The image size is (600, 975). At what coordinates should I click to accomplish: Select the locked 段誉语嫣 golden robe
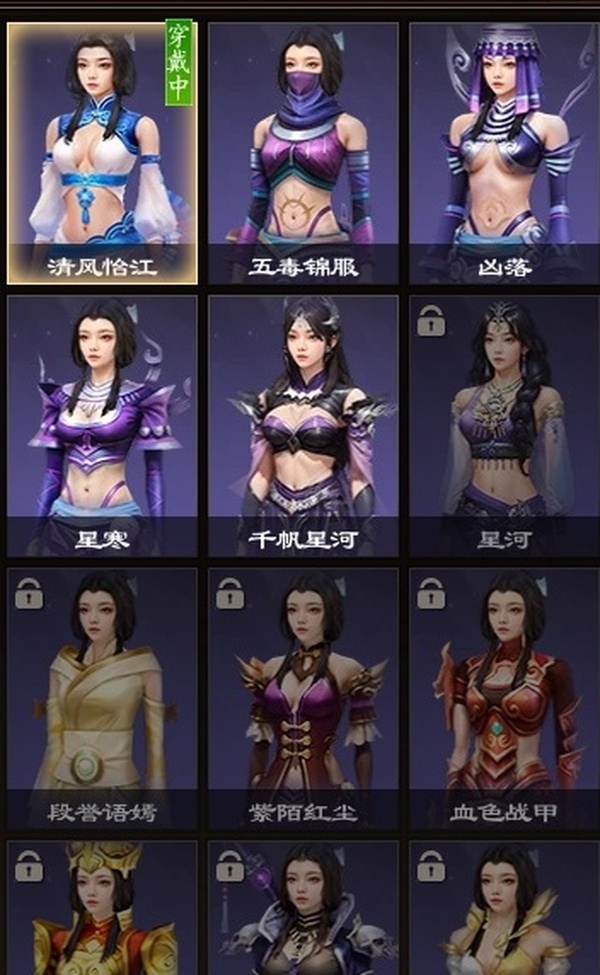103,698
